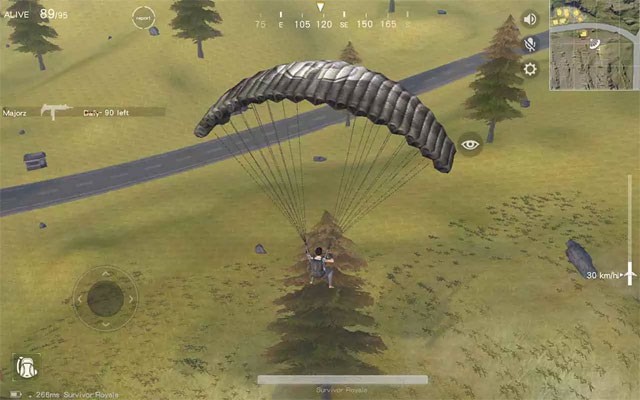Viewport: 640px width, 400px height.
Task: Open the backpack inventory
Action: click(x=26, y=367)
